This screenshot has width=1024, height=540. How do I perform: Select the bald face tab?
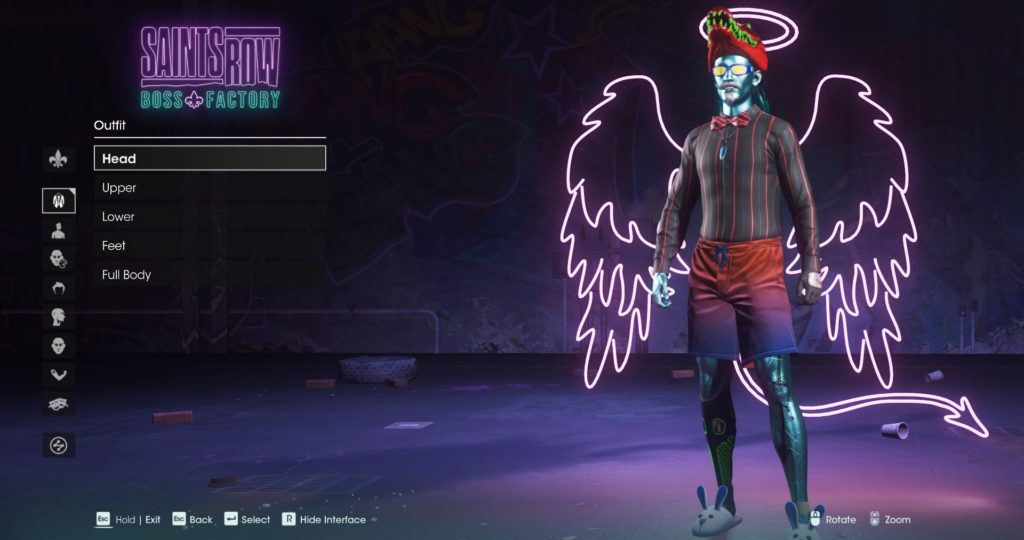tap(58, 346)
